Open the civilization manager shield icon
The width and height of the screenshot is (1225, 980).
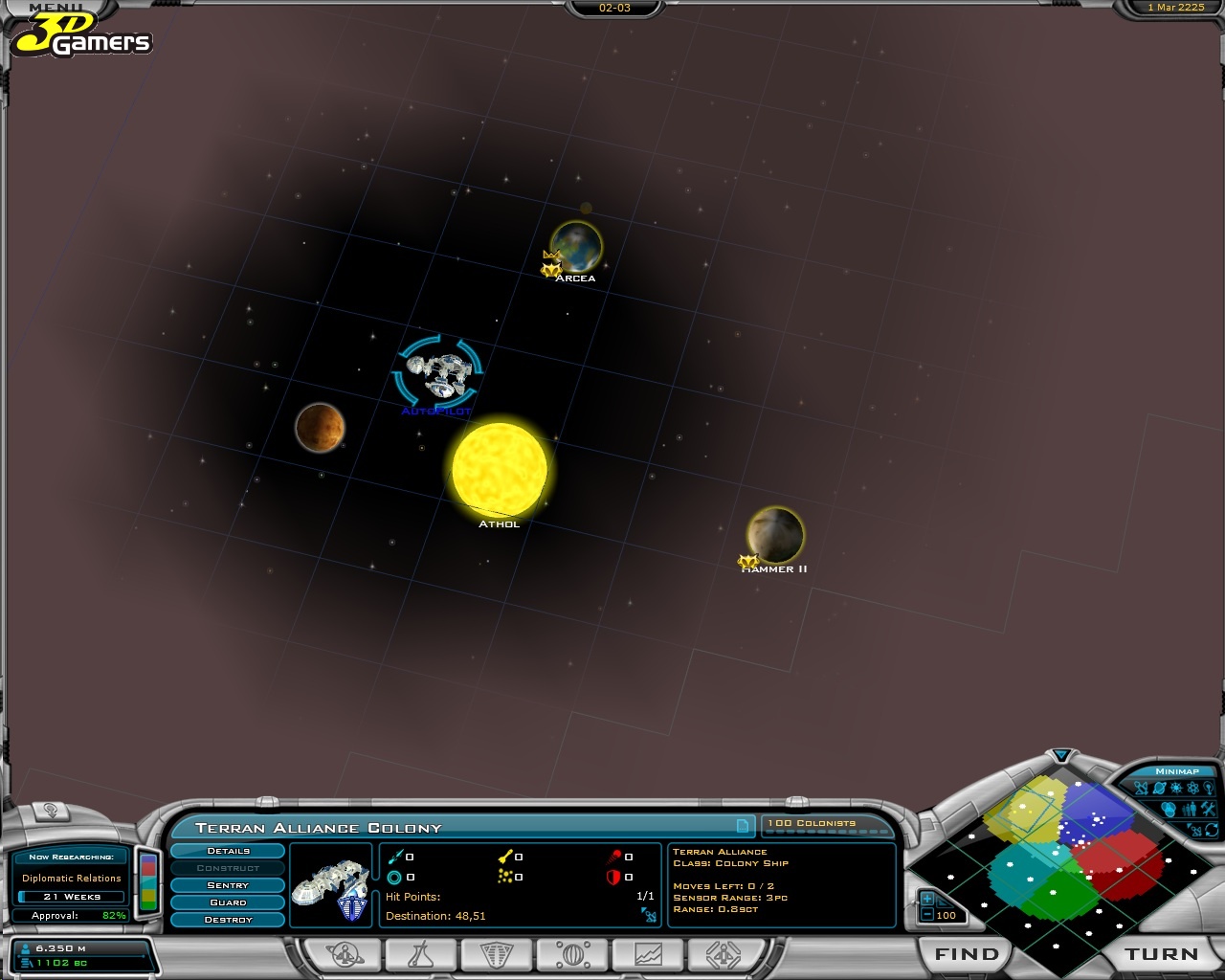(494, 954)
